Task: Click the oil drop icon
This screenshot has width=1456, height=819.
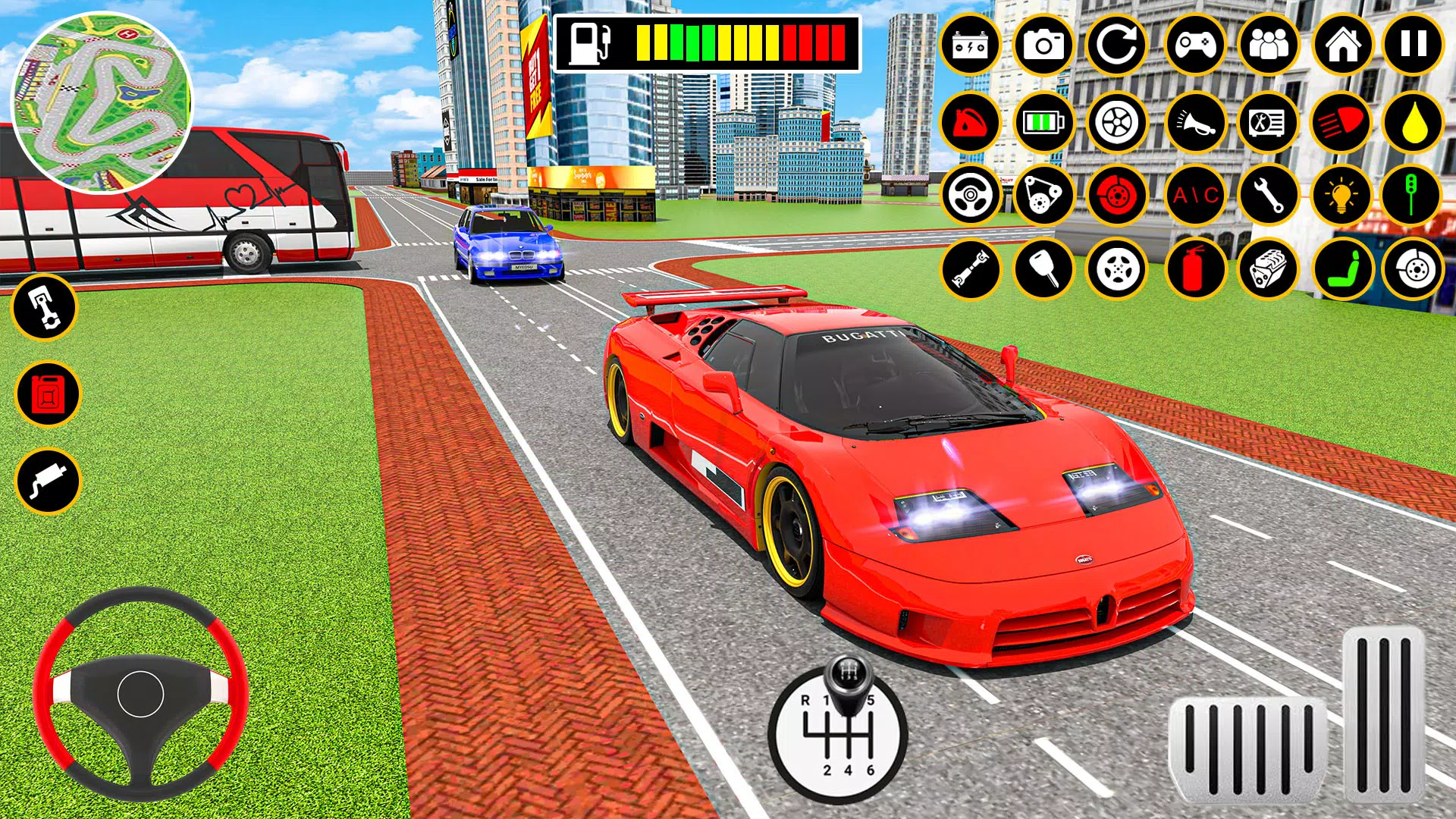Action: 1416,121
